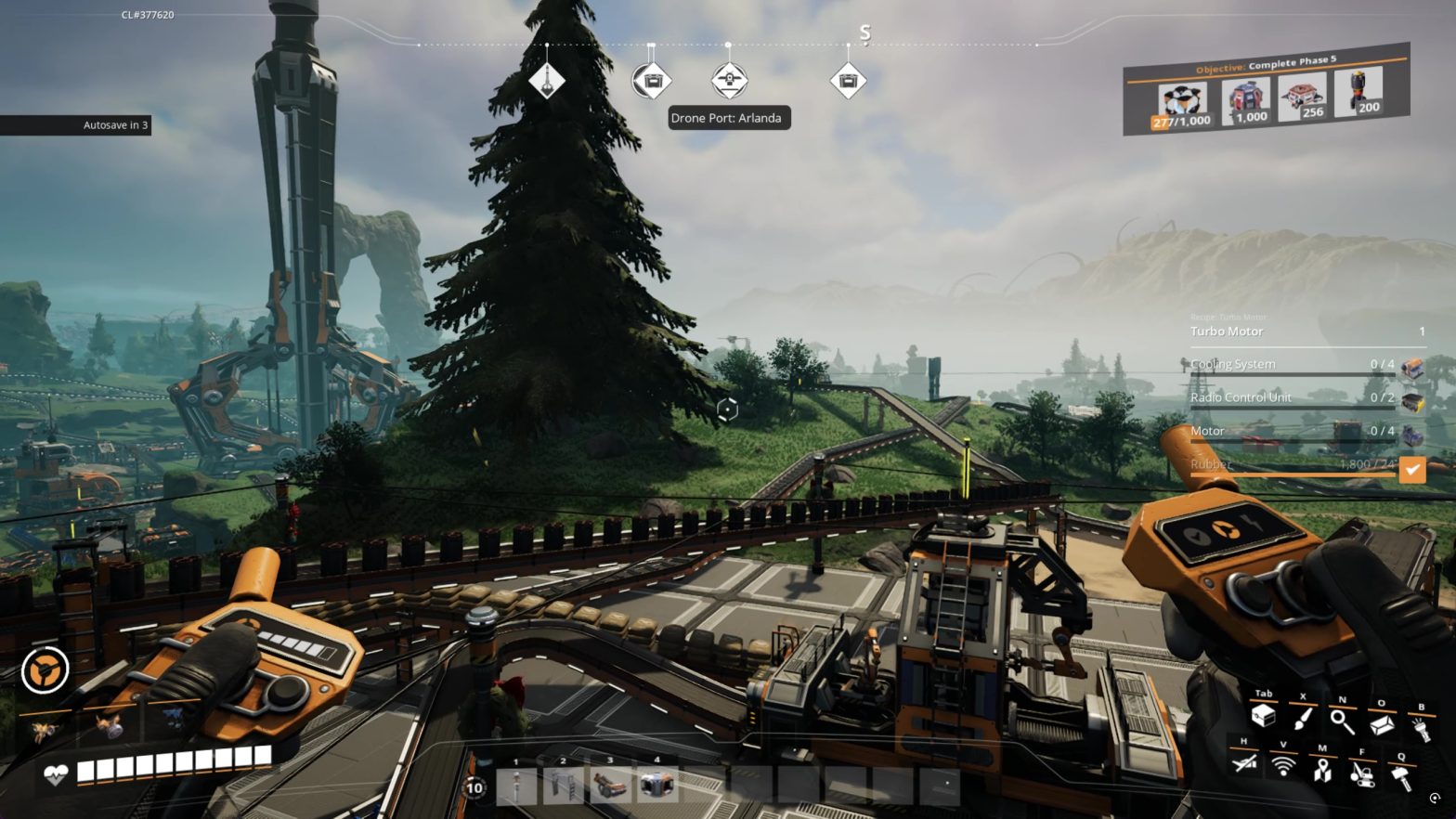This screenshot has width=1456, height=819.
Task: Select the customizer paintbrush icon labeled X
Action: (1304, 721)
